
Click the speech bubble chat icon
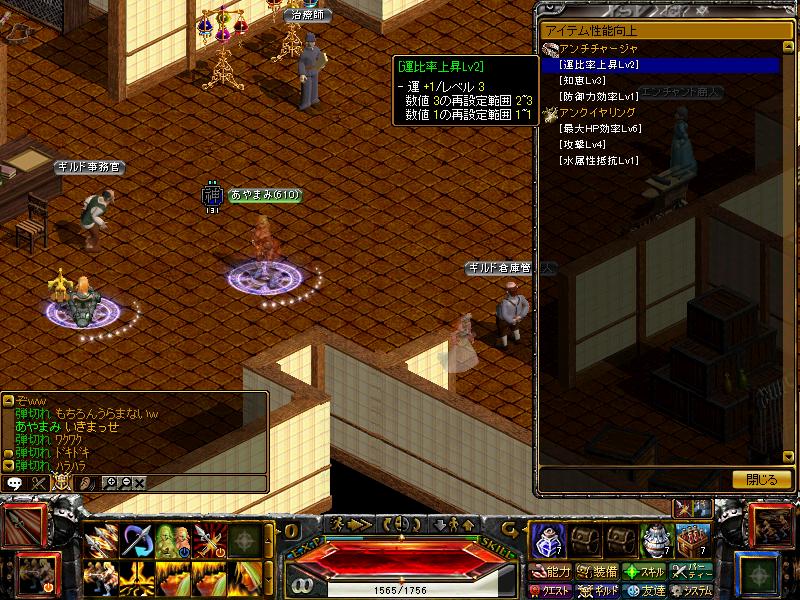(14, 482)
